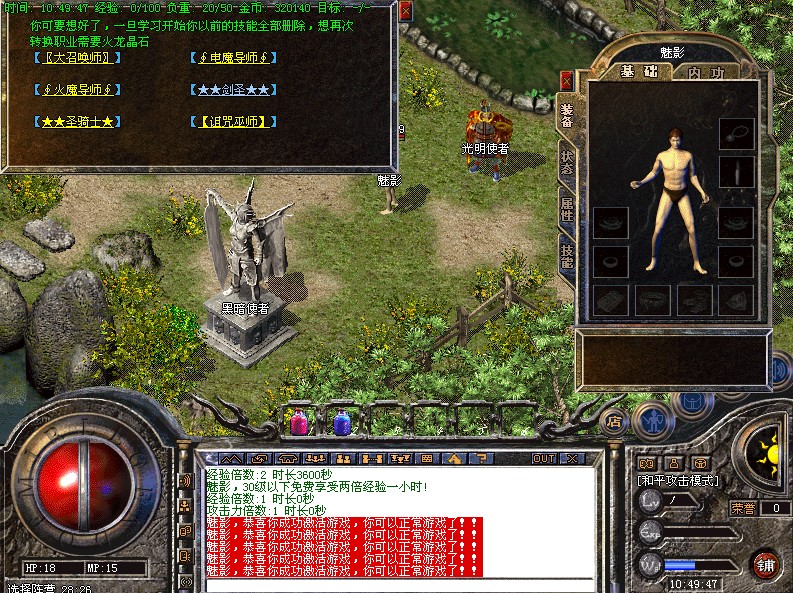Choose the 诅咒巫师 class option

(x=230, y=122)
